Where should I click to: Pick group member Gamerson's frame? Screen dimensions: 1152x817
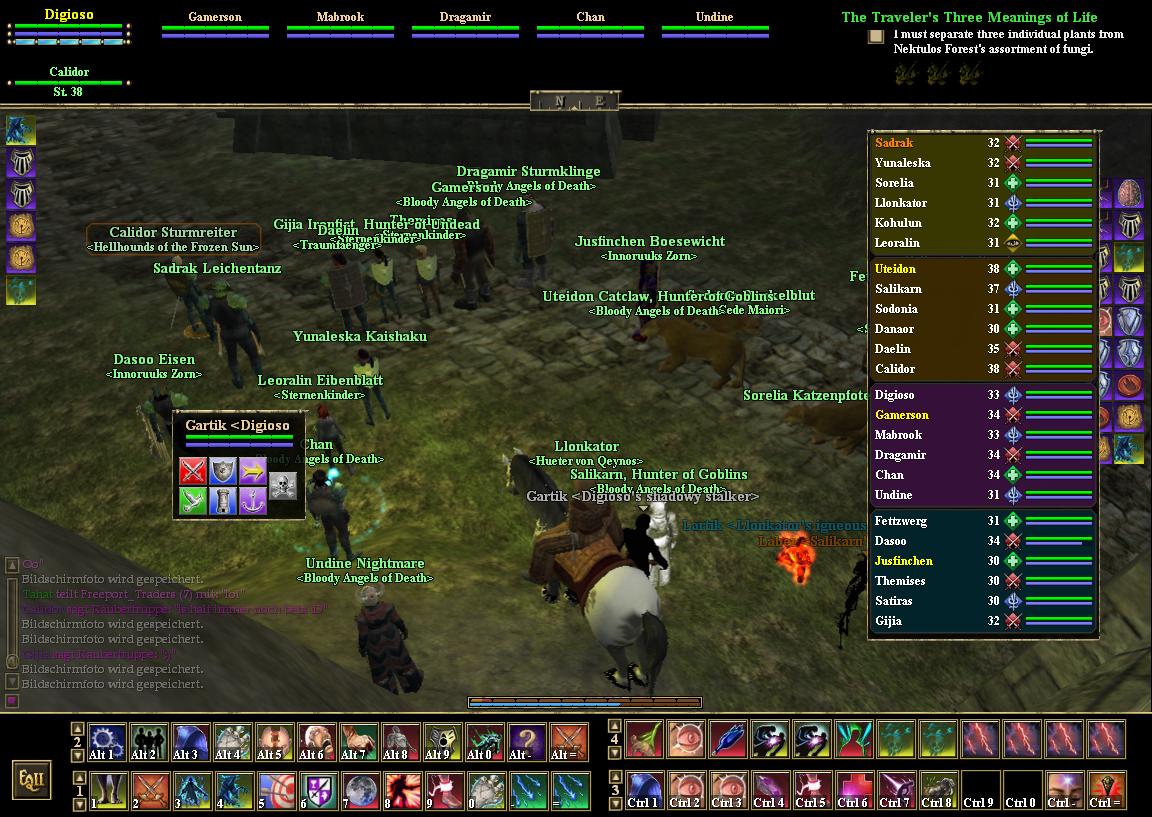pos(215,25)
